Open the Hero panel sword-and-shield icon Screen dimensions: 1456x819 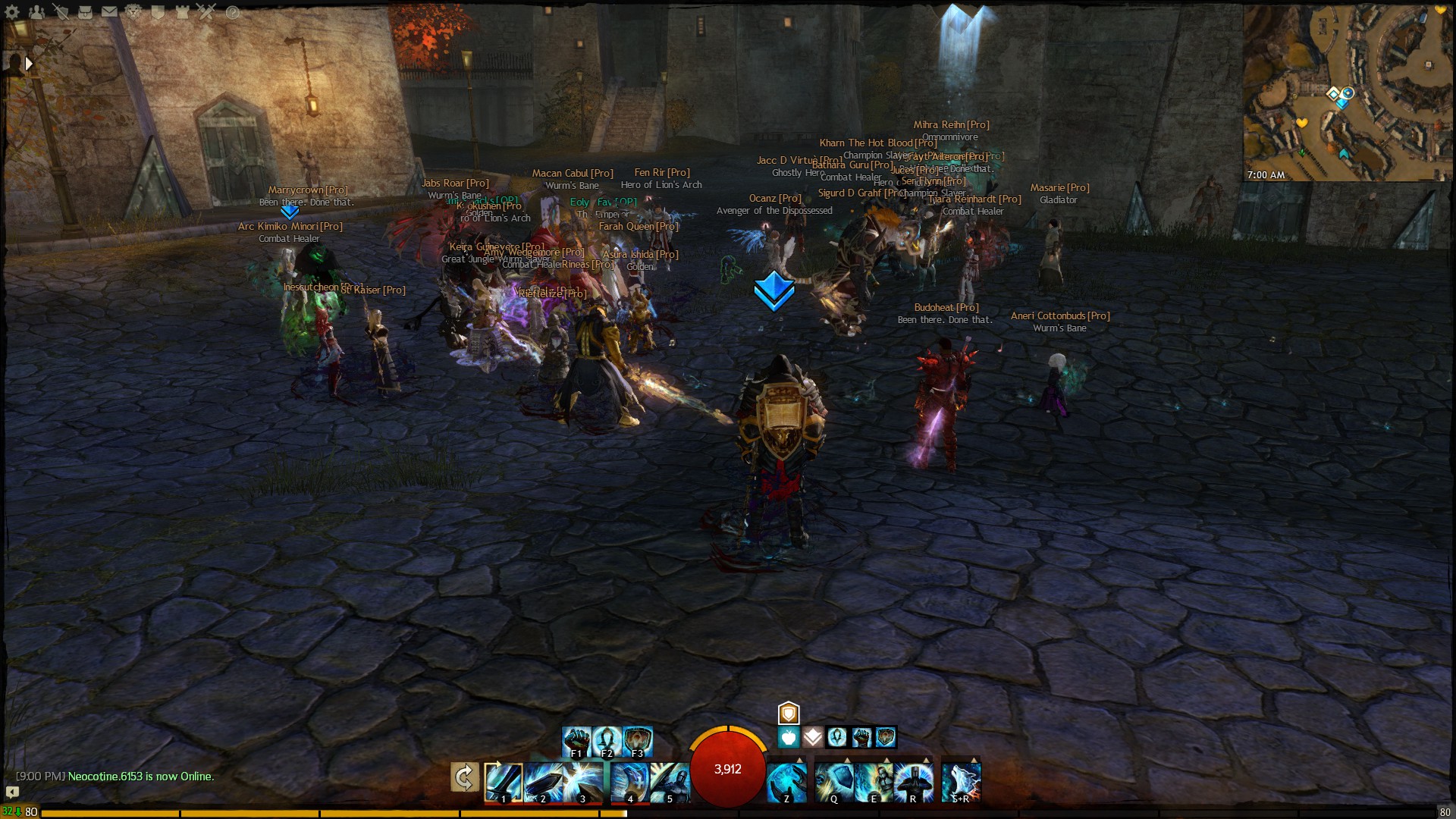click(61, 12)
